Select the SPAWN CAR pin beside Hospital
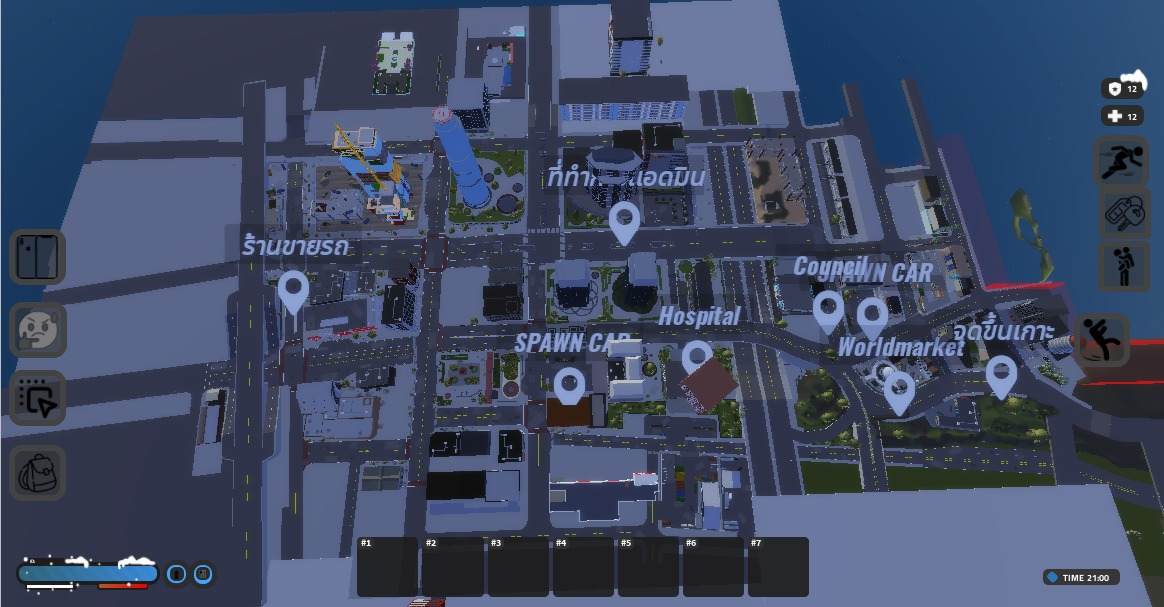Viewport: 1164px width, 607px height. click(x=569, y=386)
